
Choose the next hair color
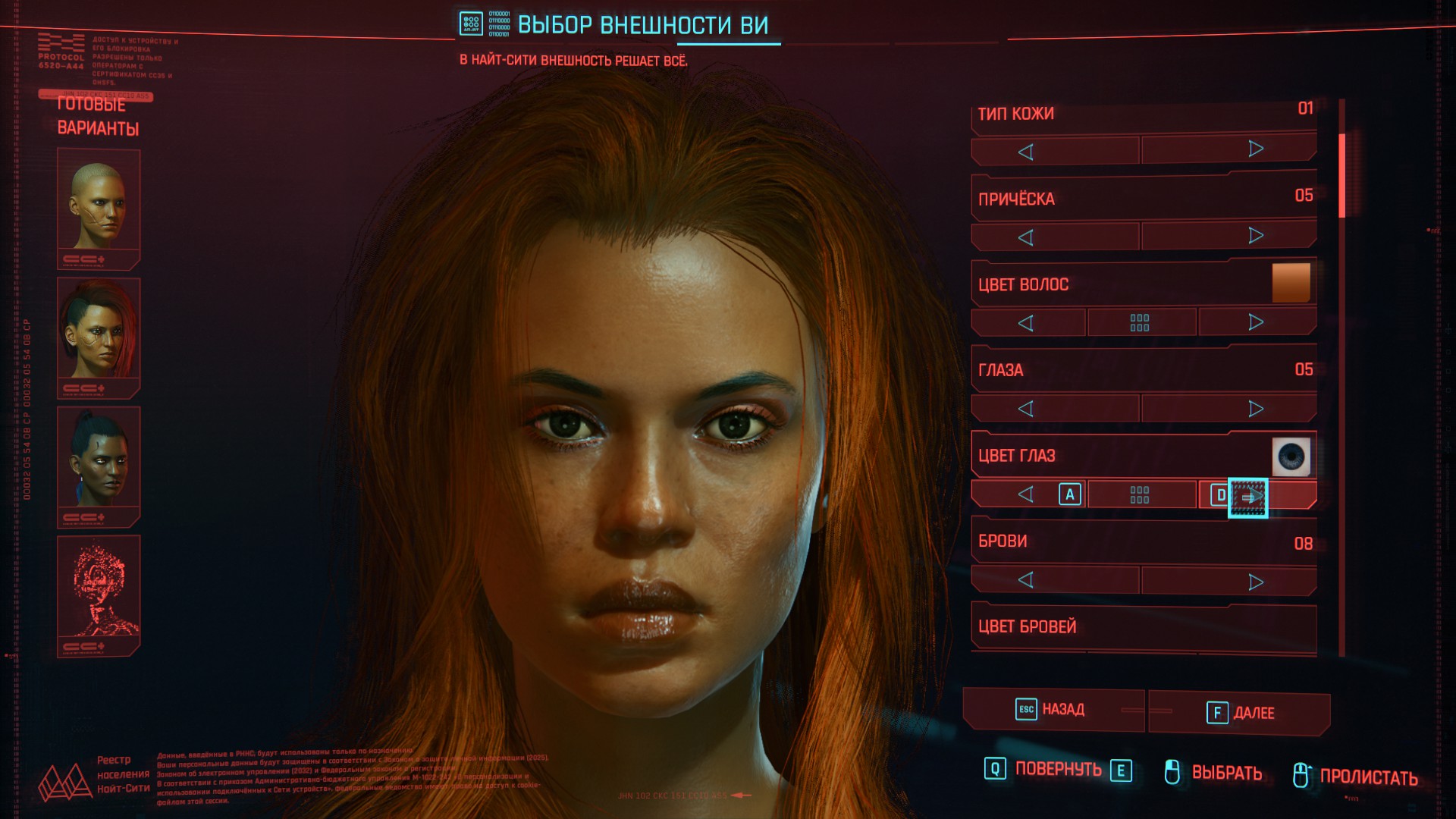point(1256,322)
